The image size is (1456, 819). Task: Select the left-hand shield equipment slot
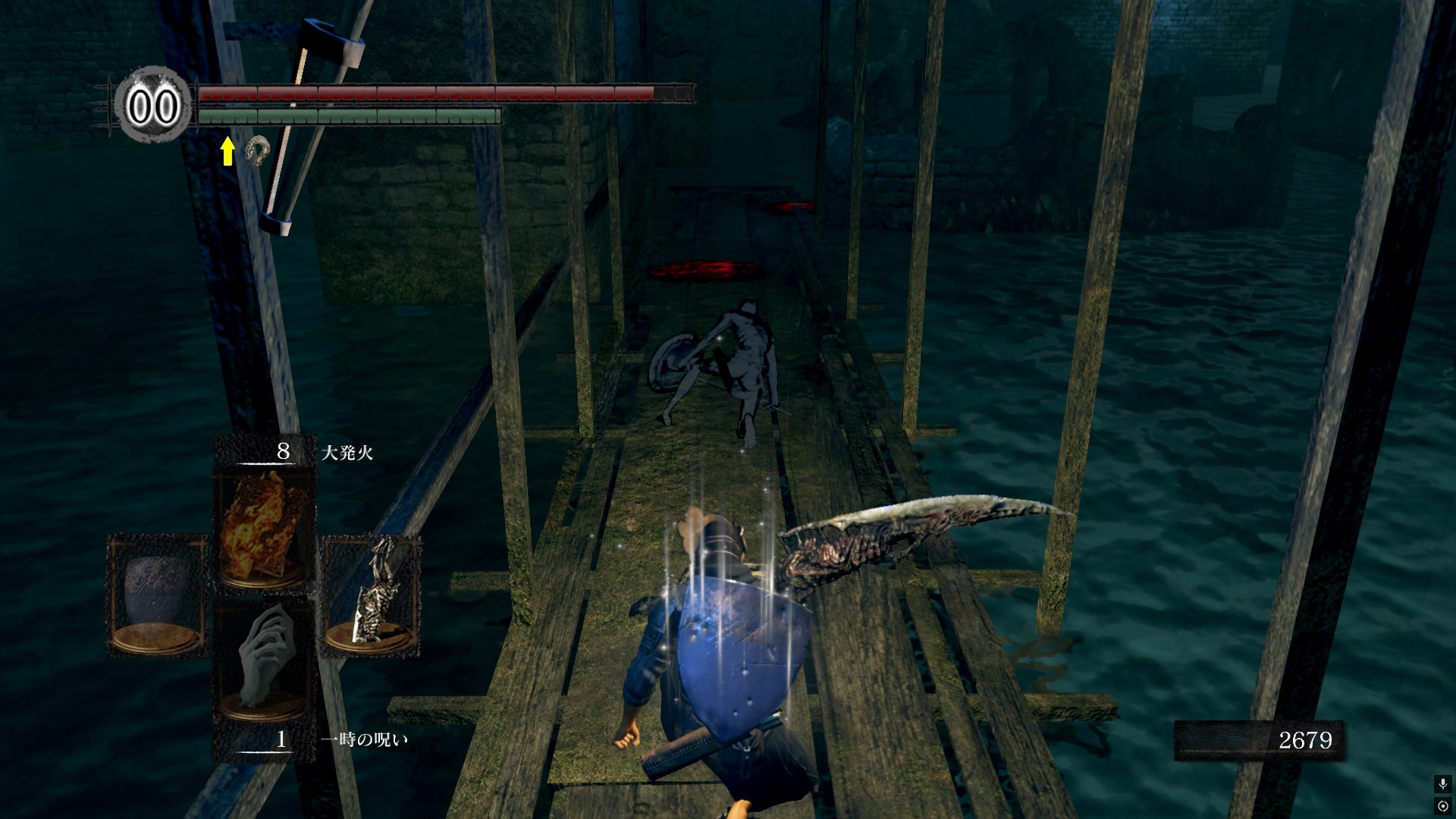[x=158, y=594]
